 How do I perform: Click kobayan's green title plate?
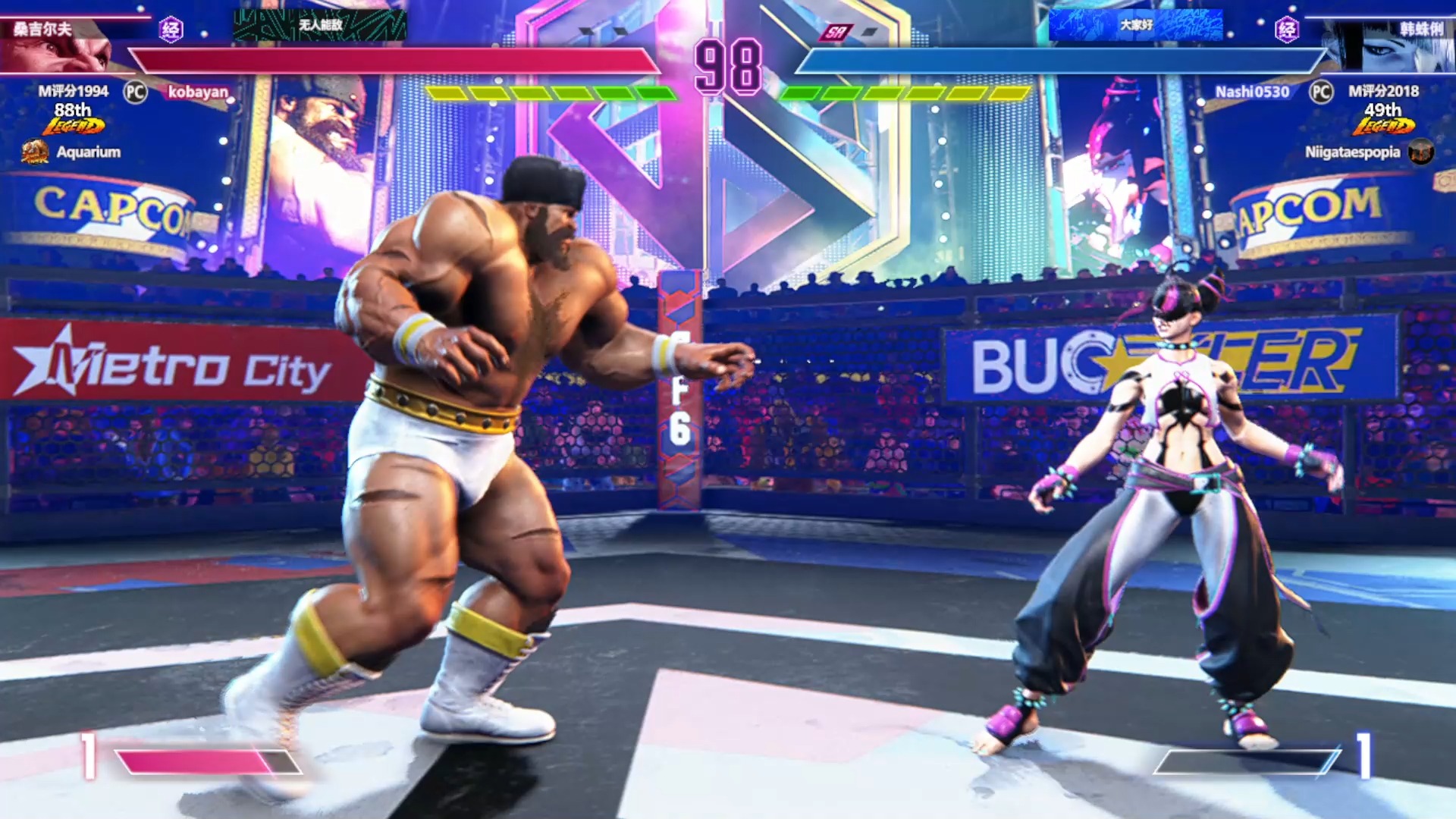click(320, 25)
